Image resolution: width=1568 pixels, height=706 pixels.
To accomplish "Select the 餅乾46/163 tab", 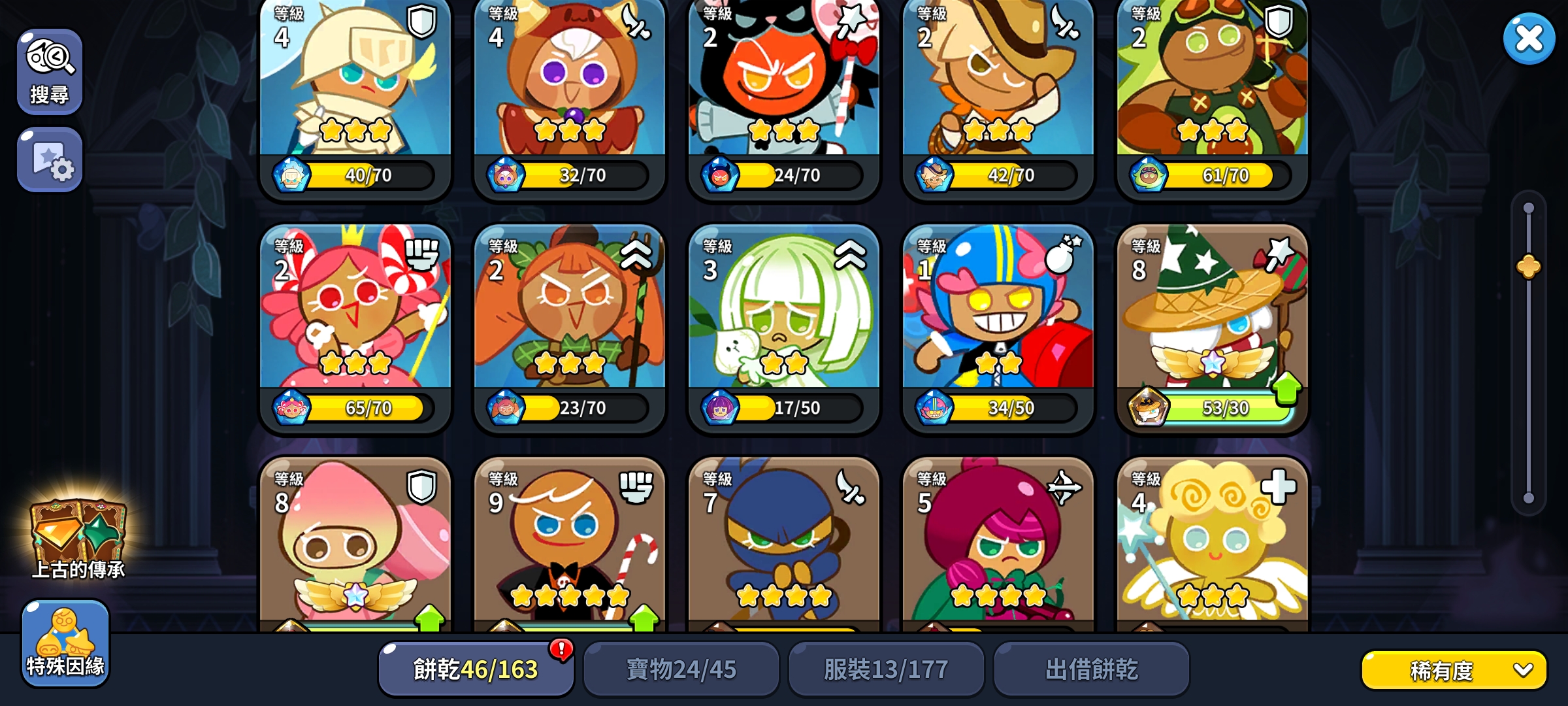I will coord(475,669).
